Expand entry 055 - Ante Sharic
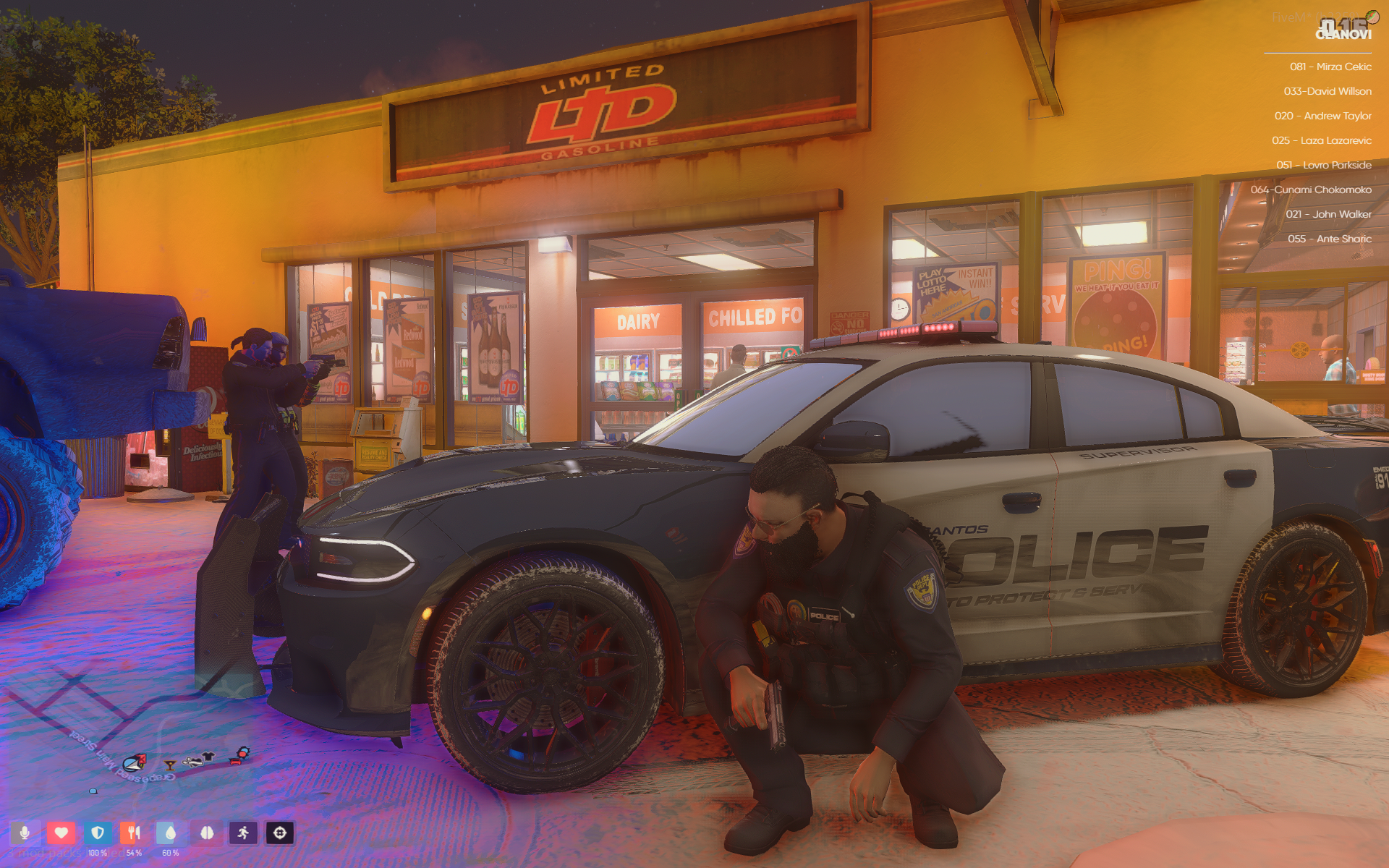 pyautogui.click(x=1332, y=239)
